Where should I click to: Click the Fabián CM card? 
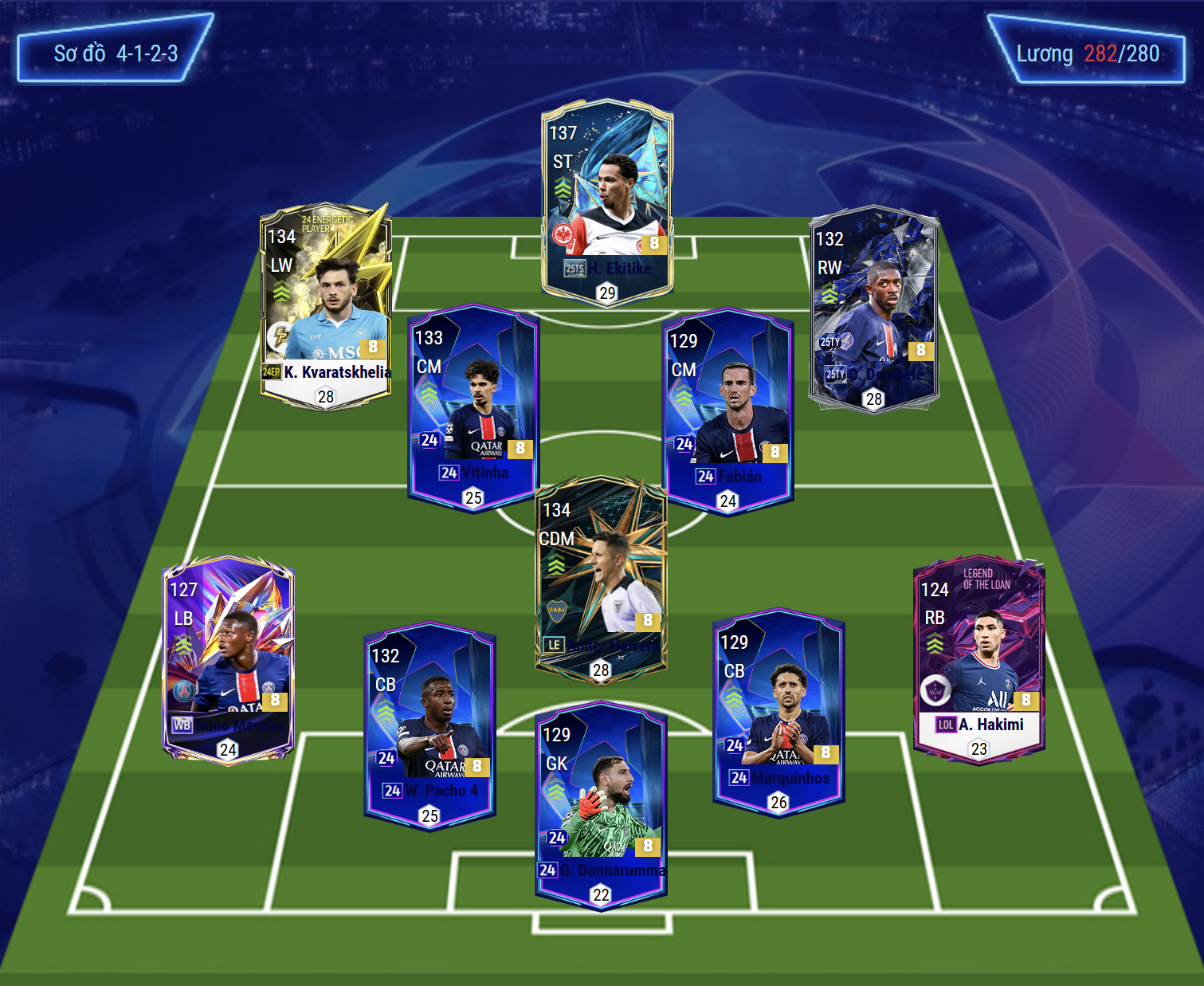(728, 411)
